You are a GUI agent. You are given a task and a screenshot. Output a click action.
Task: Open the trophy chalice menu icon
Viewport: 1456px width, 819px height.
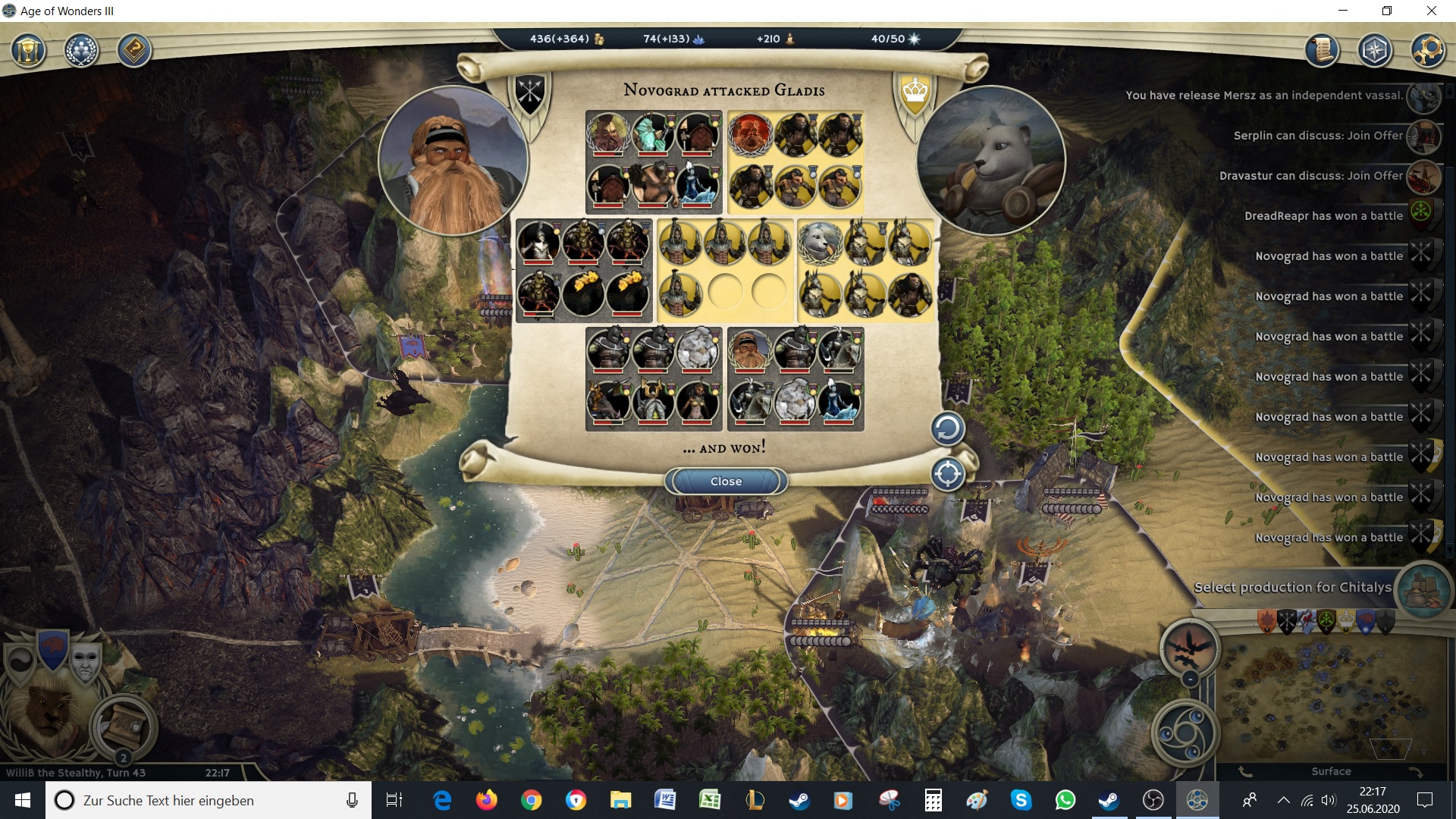click(29, 52)
